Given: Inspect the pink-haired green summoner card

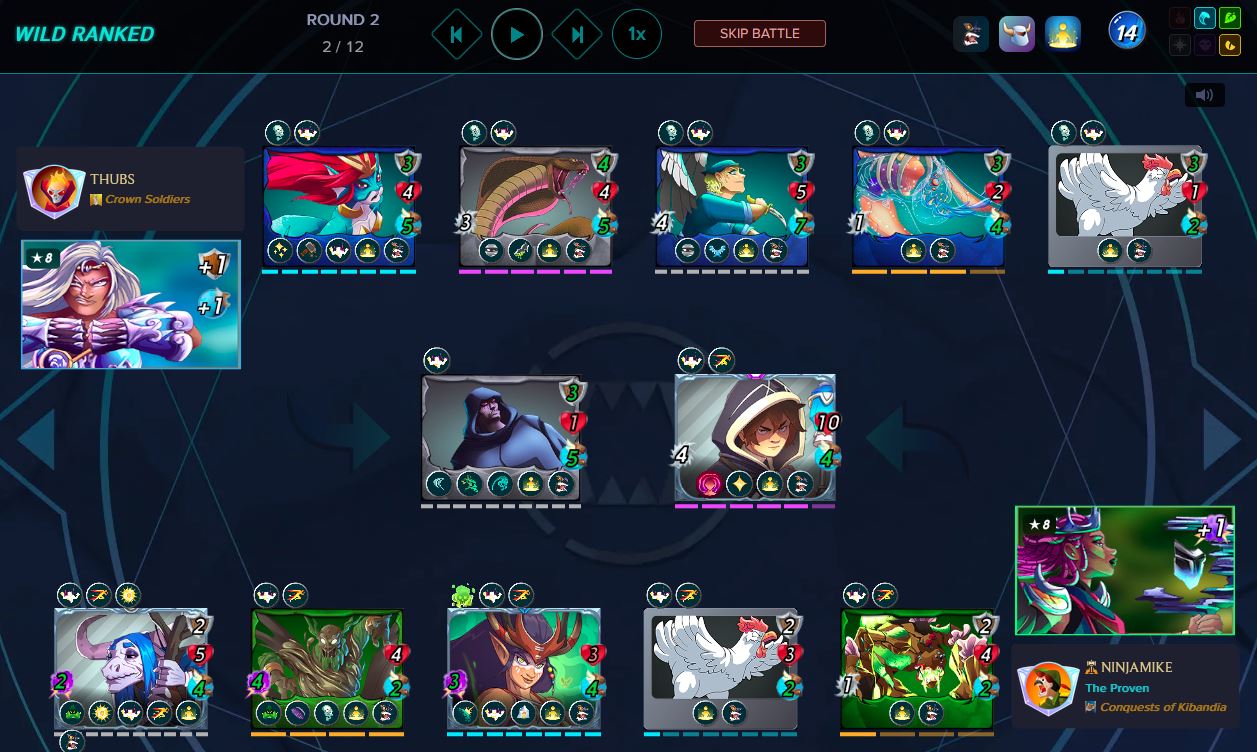Looking at the screenshot, I should (x=1124, y=570).
